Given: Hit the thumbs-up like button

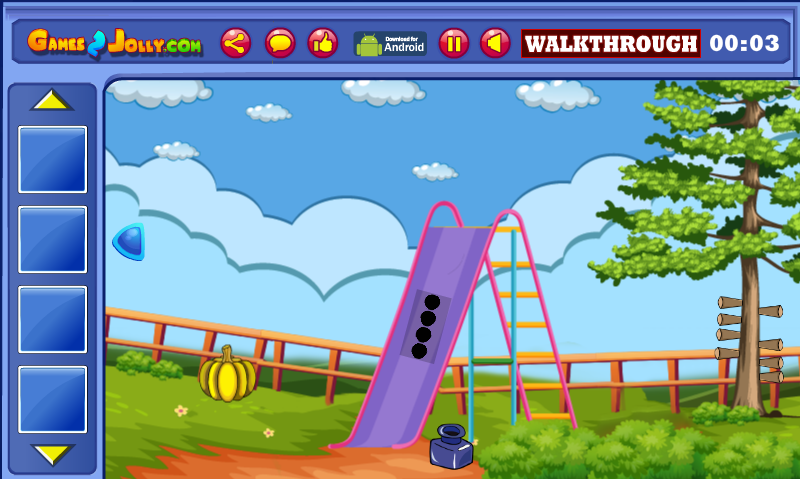Looking at the screenshot, I should coord(322,43).
